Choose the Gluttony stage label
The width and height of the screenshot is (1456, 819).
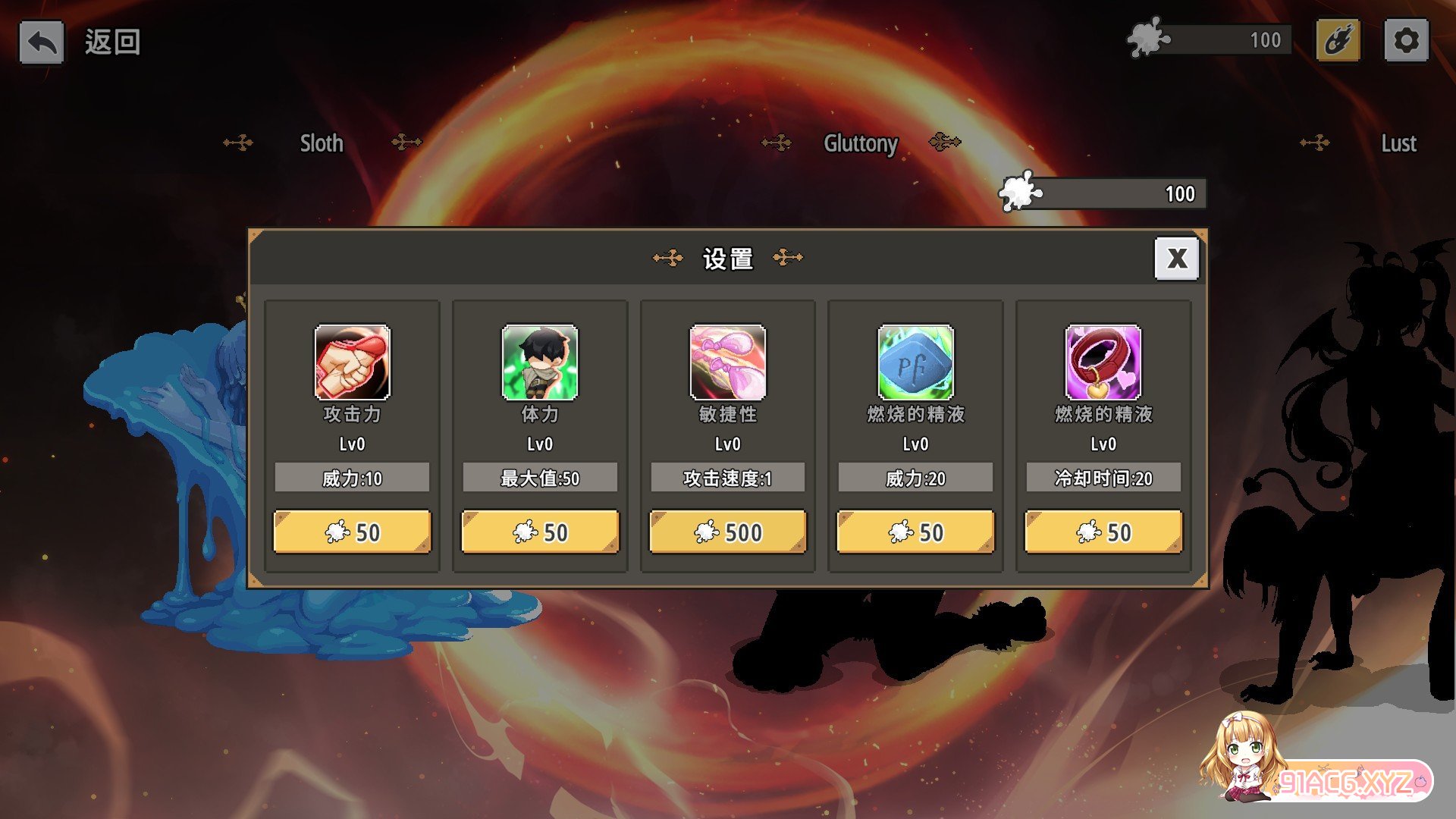pos(861,143)
